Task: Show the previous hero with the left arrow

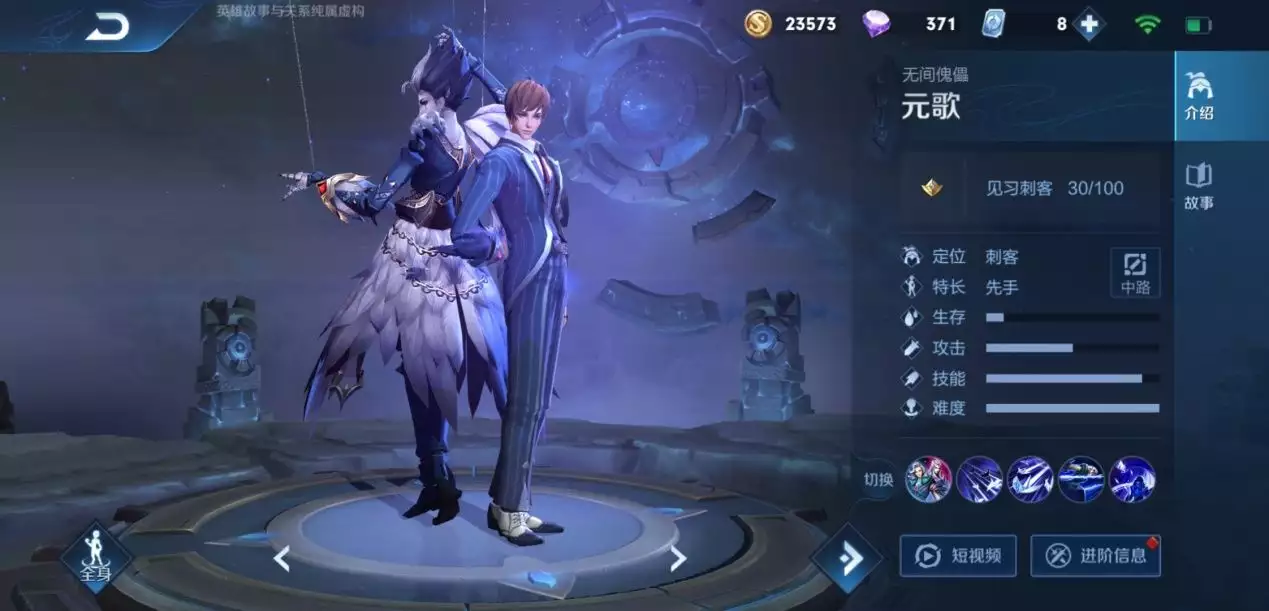Action: click(x=281, y=558)
